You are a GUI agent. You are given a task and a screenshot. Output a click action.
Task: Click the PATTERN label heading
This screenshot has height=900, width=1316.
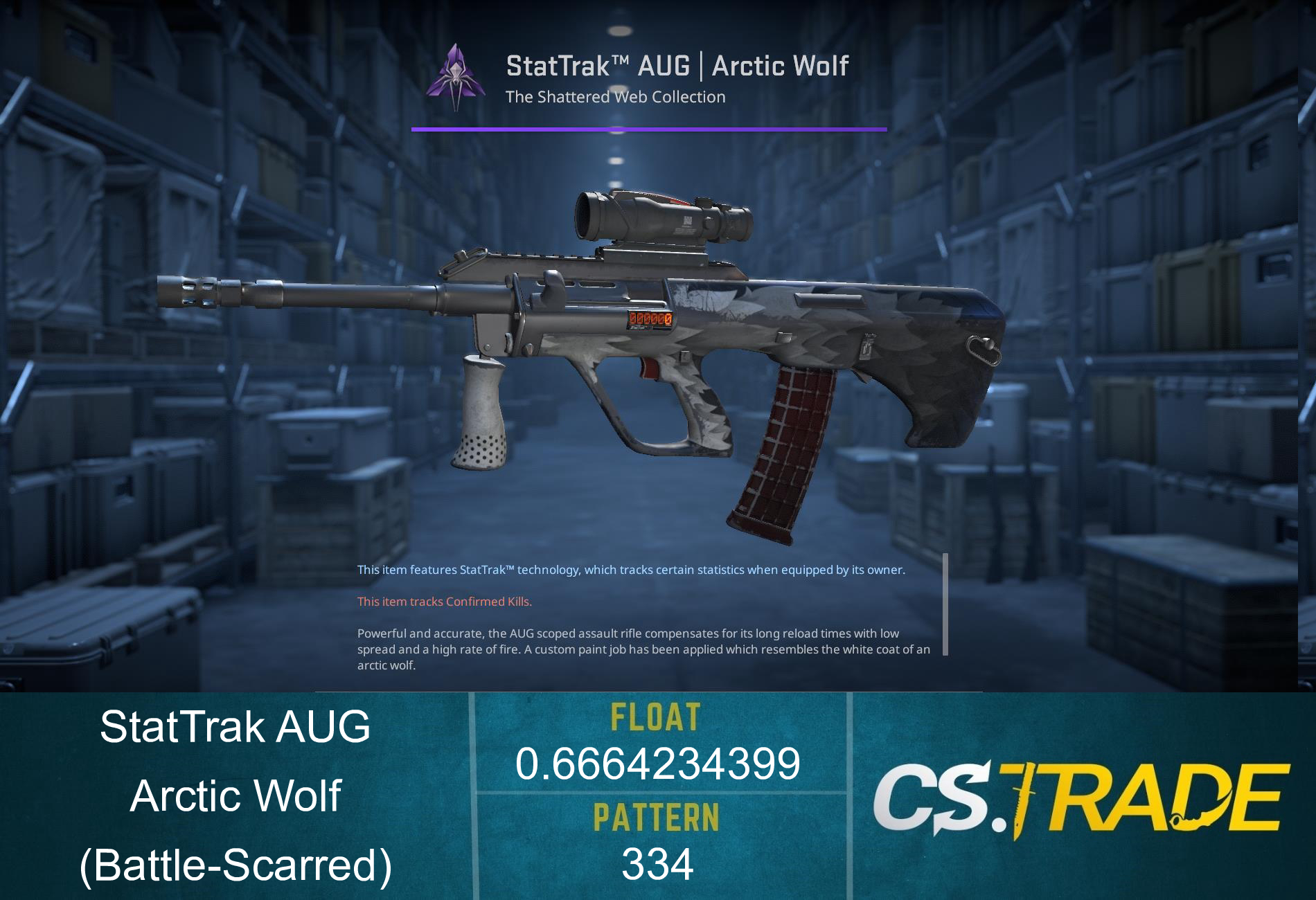click(658, 817)
